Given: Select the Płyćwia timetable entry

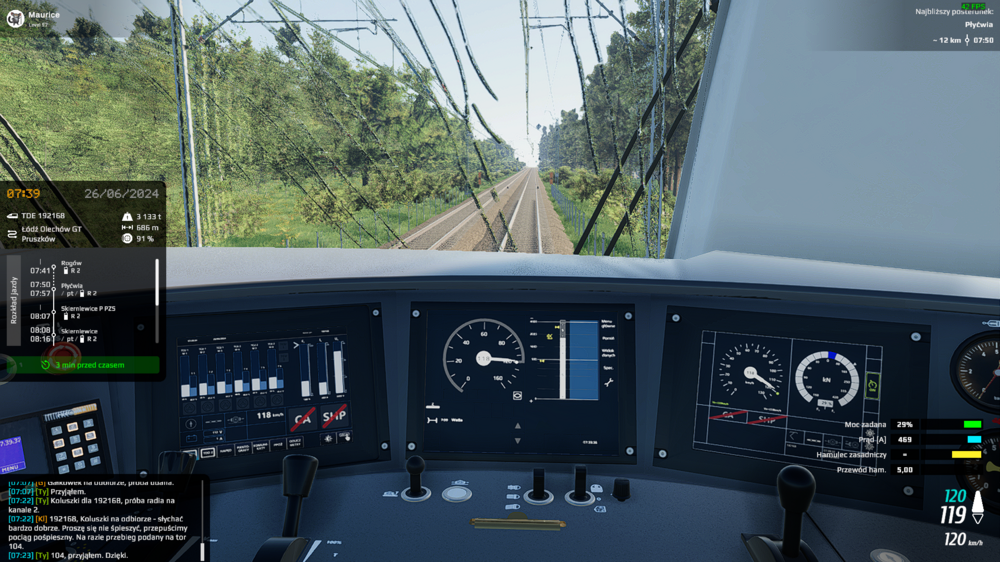Looking at the screenshot, I should pos(73,285).
